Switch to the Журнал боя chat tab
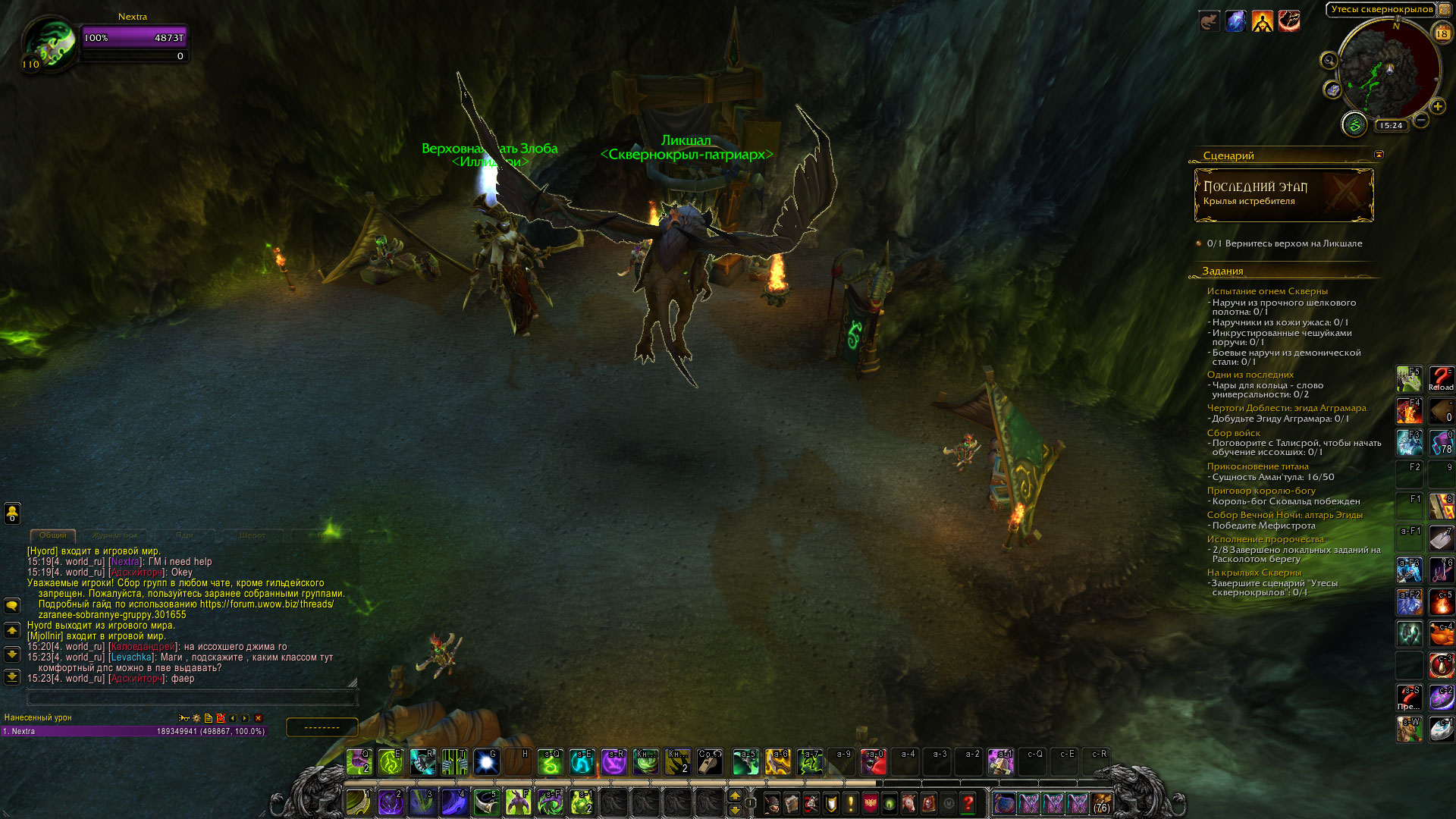The image size is (1456, 819). coord(115,535)
